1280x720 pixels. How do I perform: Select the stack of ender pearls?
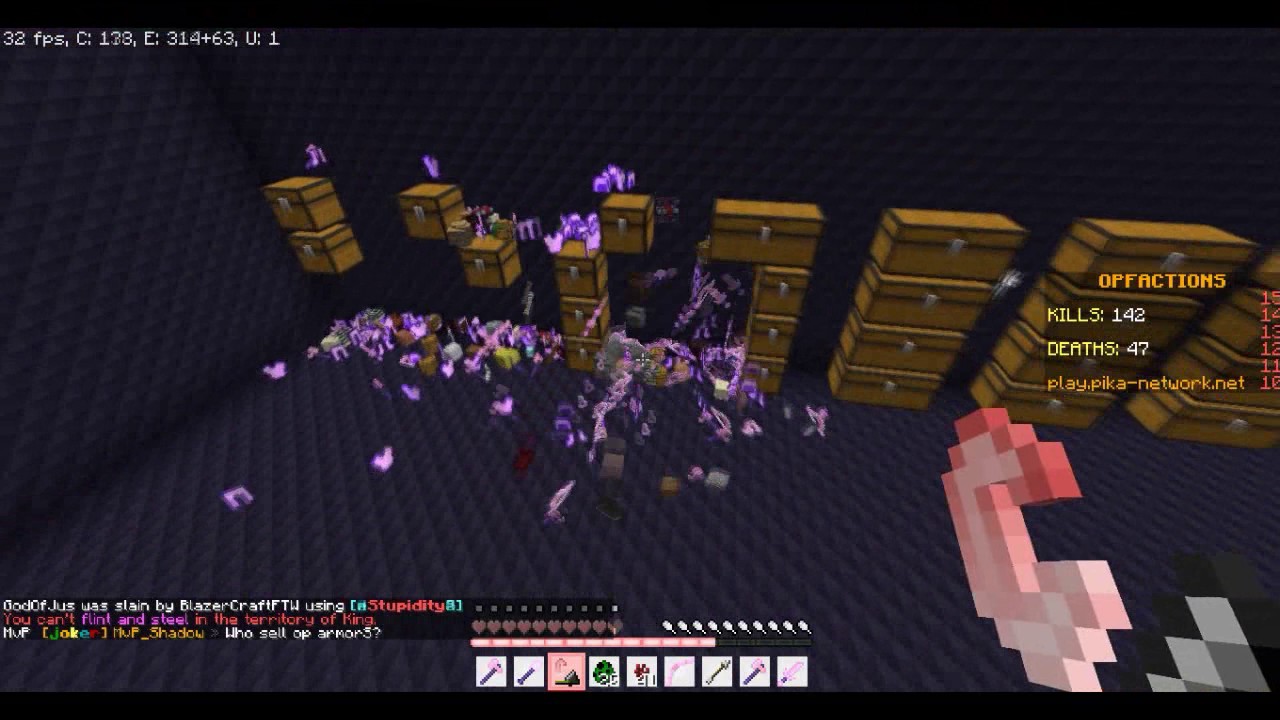[604, 672]
